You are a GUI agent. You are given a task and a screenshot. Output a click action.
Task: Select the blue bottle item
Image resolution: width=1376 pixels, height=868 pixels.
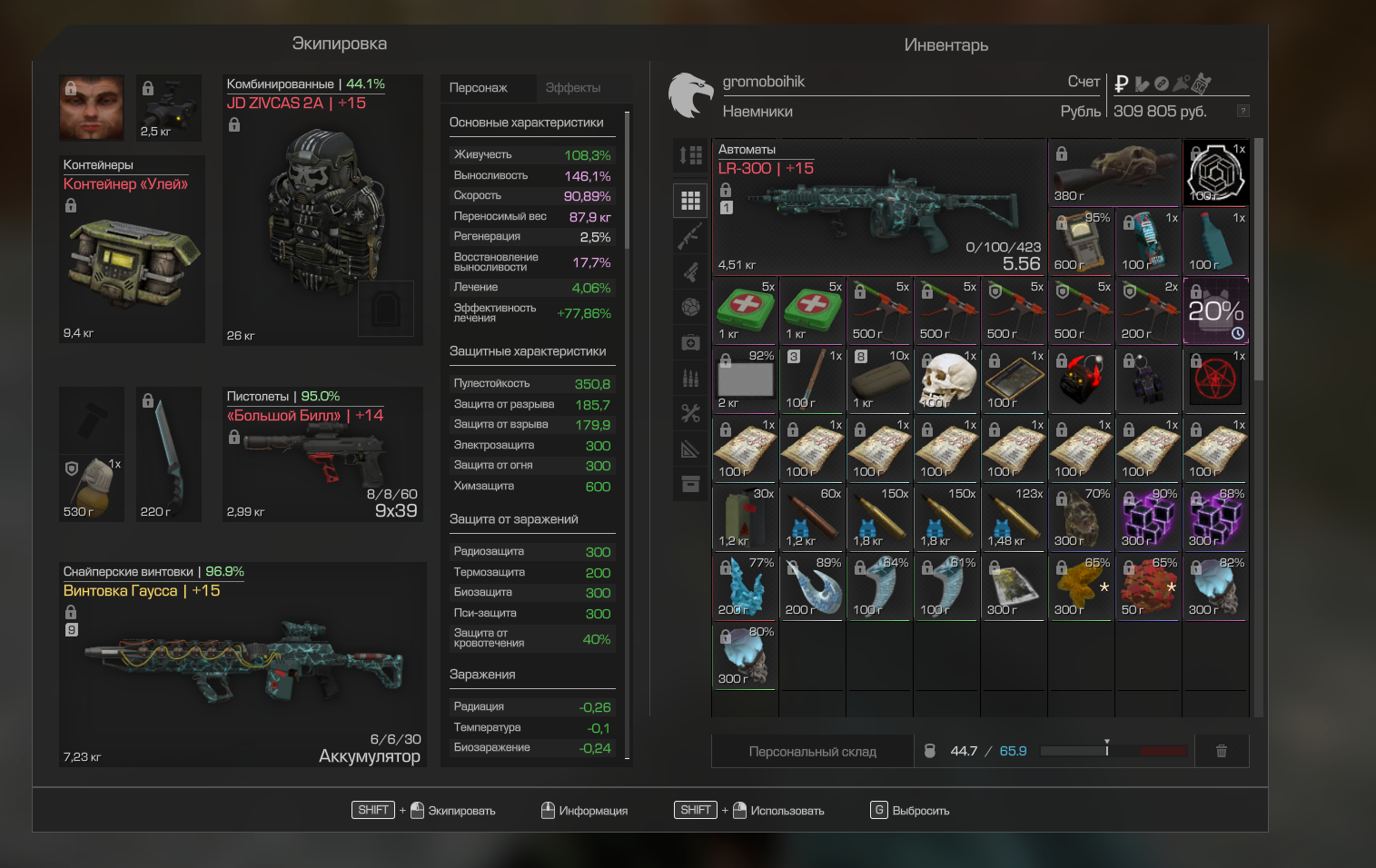[x=1215, y=242]
